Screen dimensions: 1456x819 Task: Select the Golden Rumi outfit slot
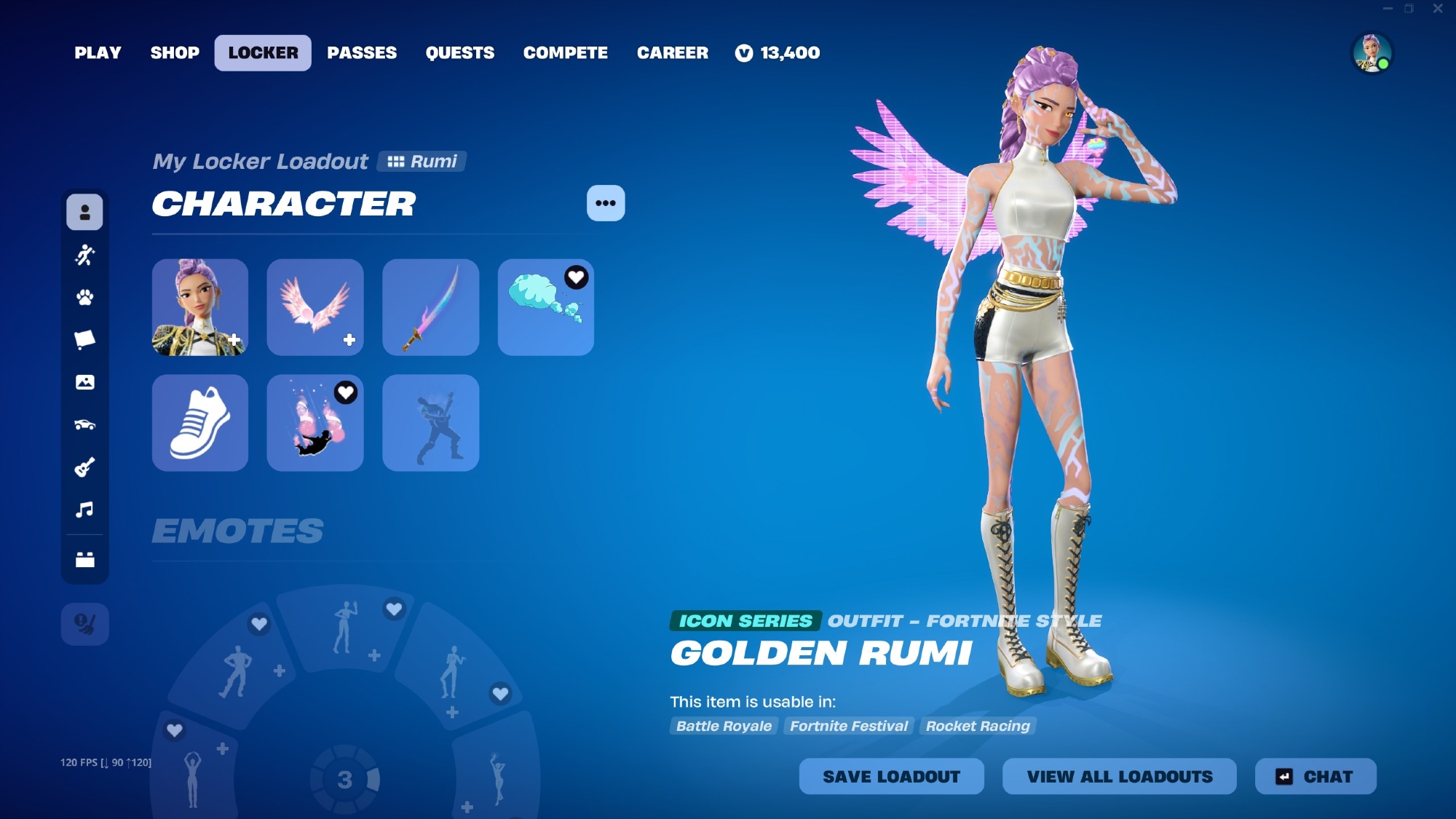tap(200, 307)
